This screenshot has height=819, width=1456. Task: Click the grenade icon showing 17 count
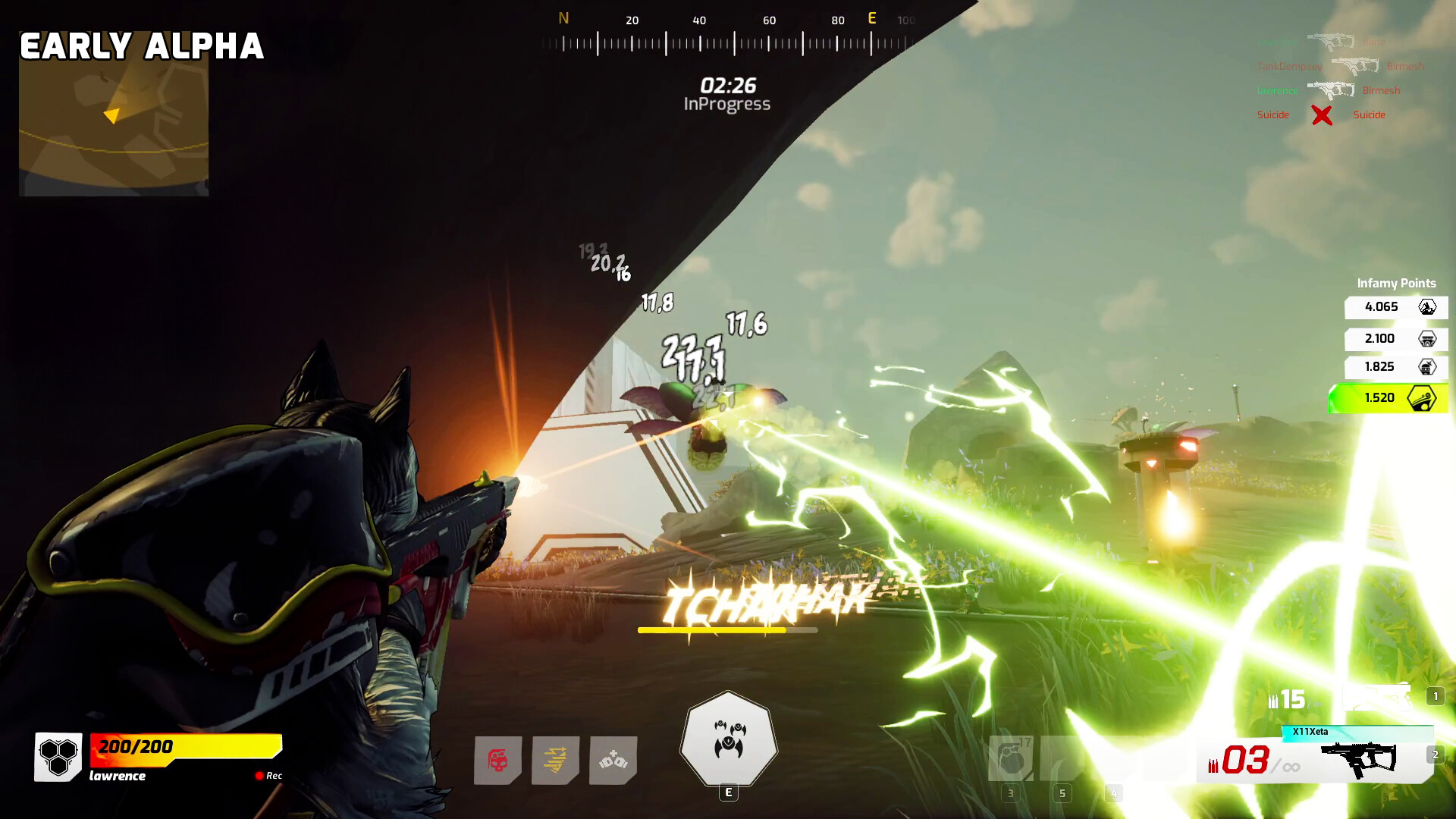point(1011,758)
